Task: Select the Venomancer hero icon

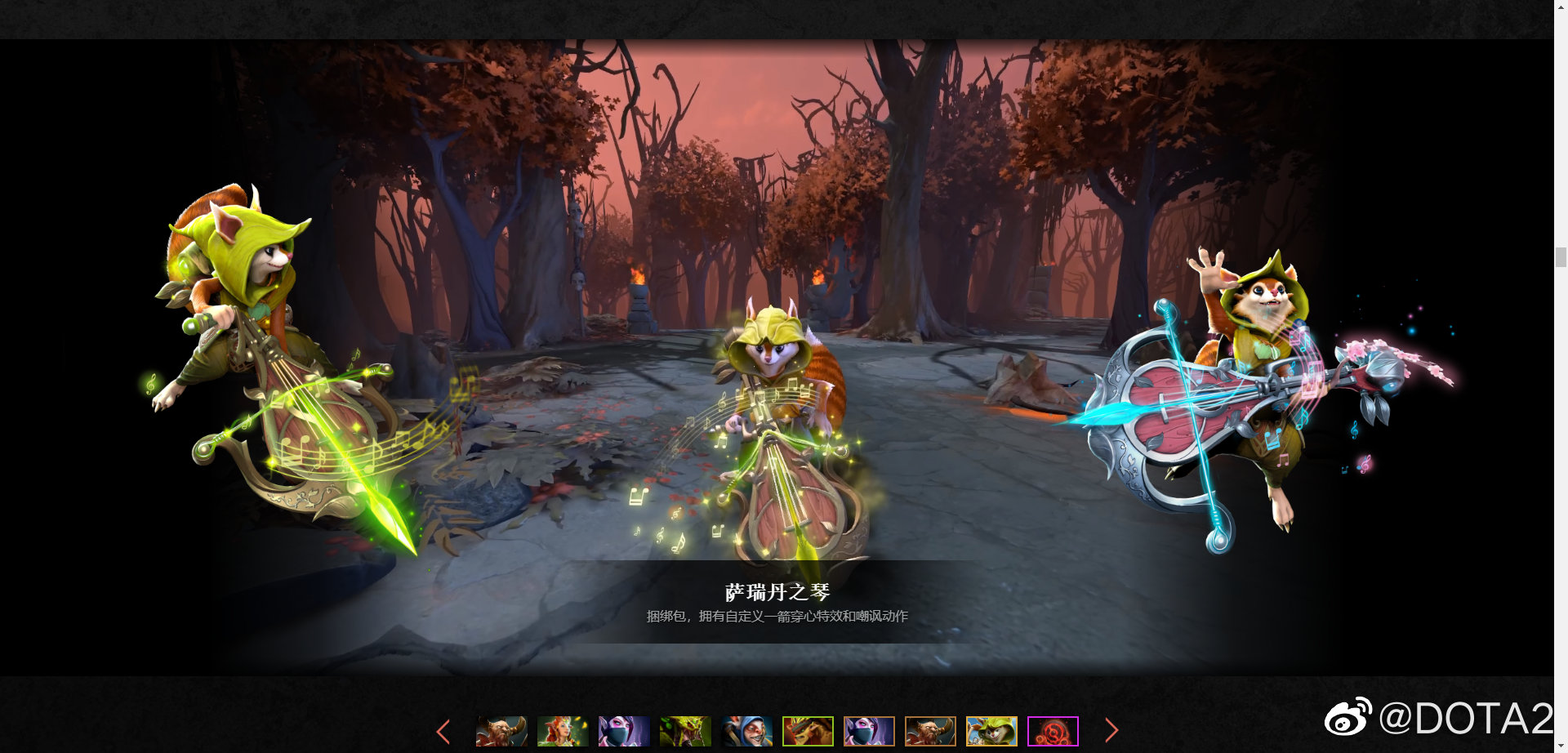Action: pos(684,731)
